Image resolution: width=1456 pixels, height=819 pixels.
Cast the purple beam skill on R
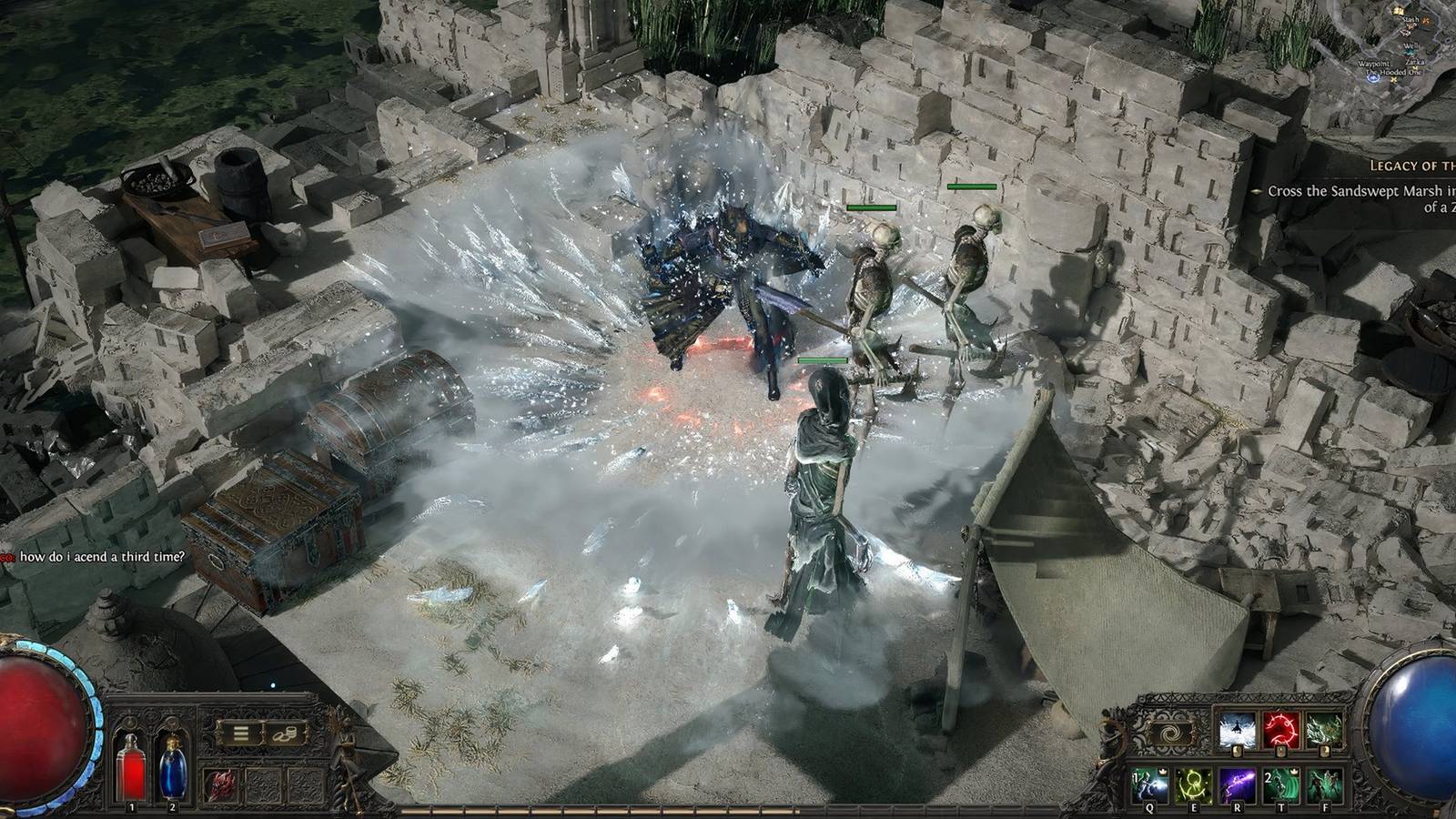point(1238,784)
